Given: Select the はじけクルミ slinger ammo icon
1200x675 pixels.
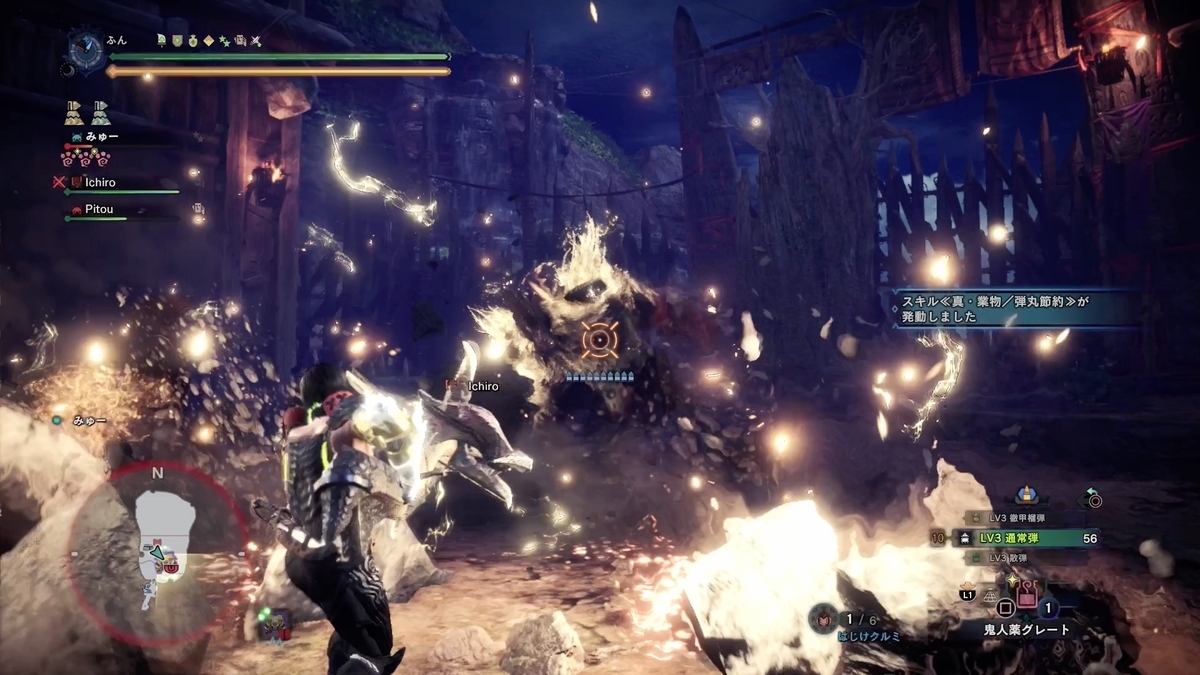Looking at the screenshot, I should (x=822, y=618).
